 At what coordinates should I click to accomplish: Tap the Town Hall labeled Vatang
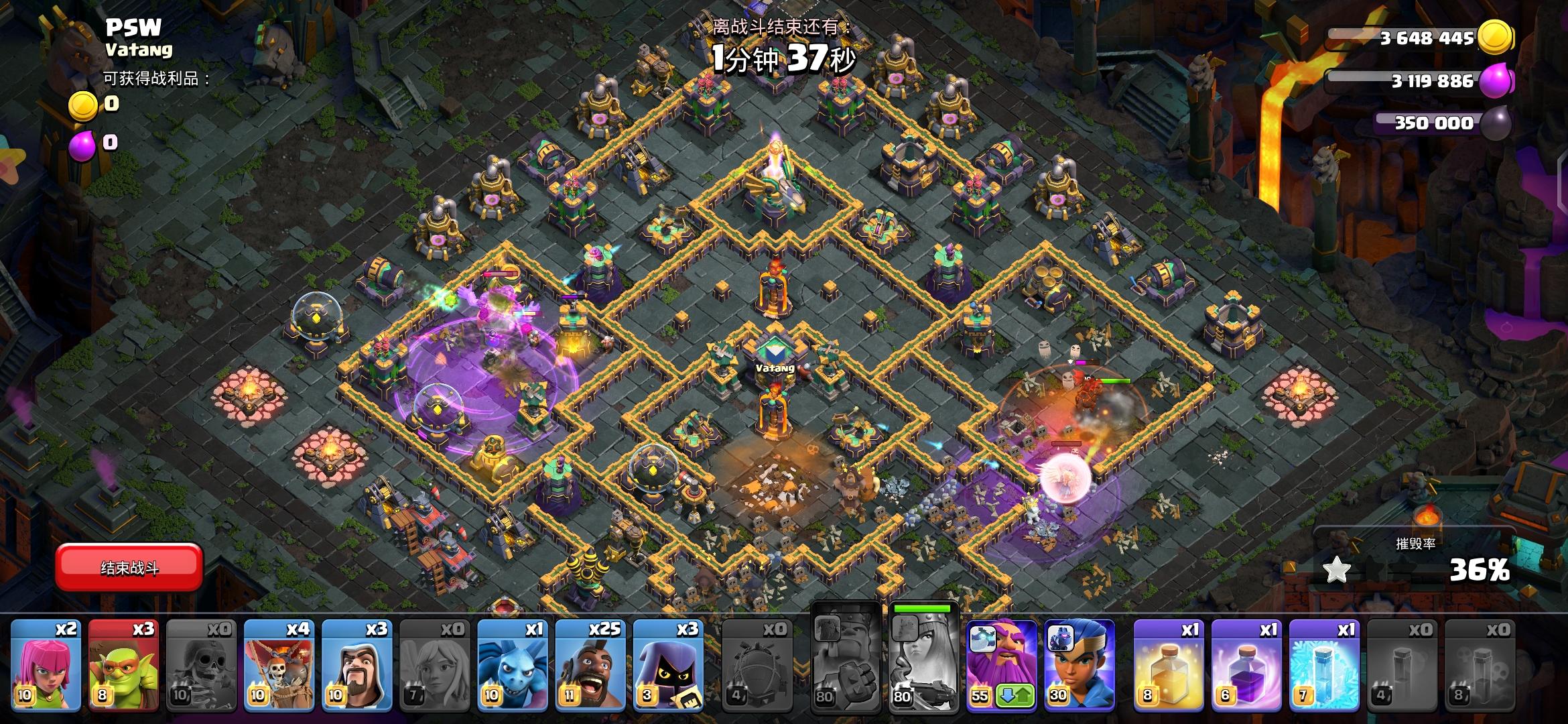774,362
